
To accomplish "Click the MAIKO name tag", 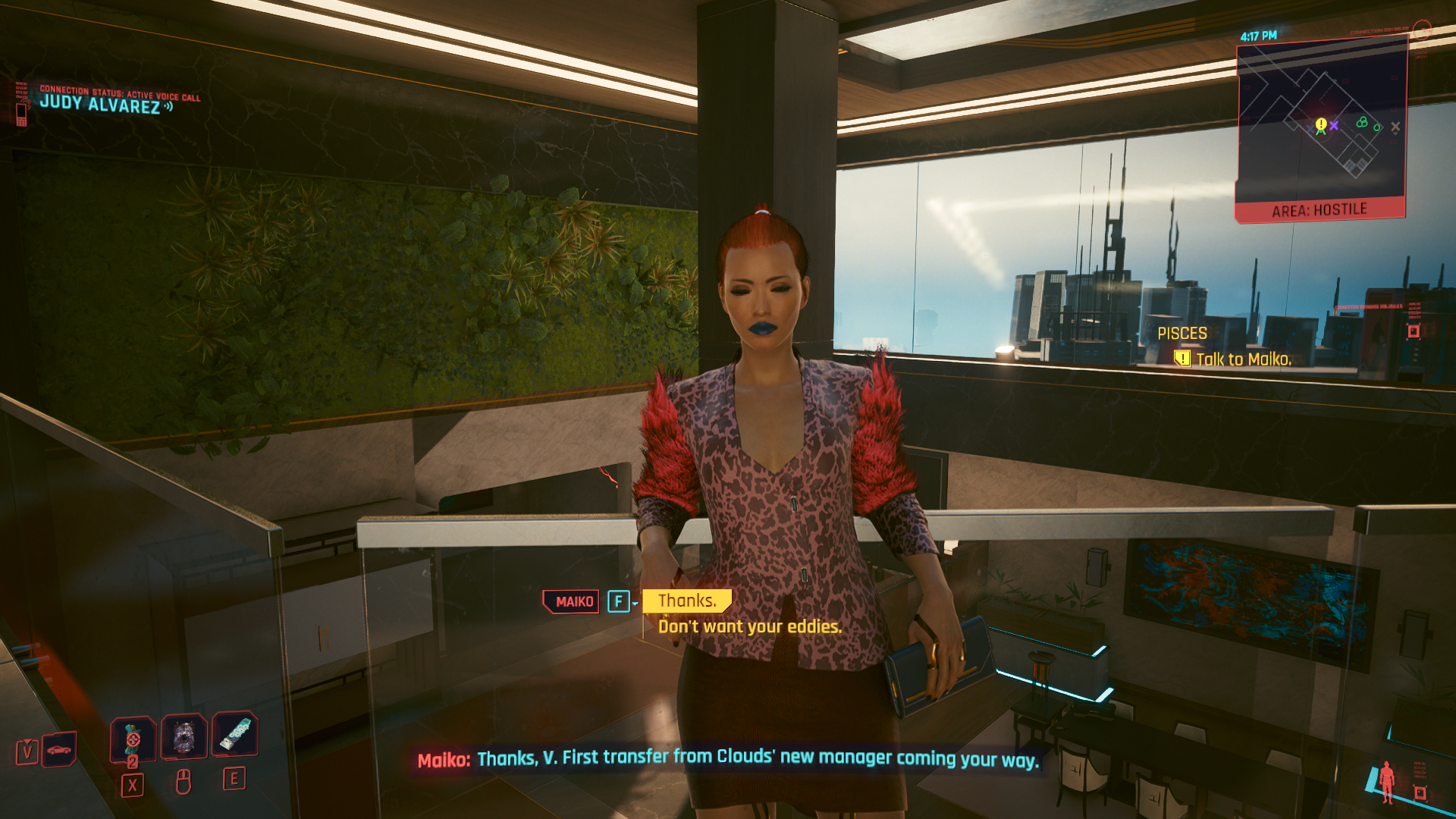I will click(x=570, y=601).
